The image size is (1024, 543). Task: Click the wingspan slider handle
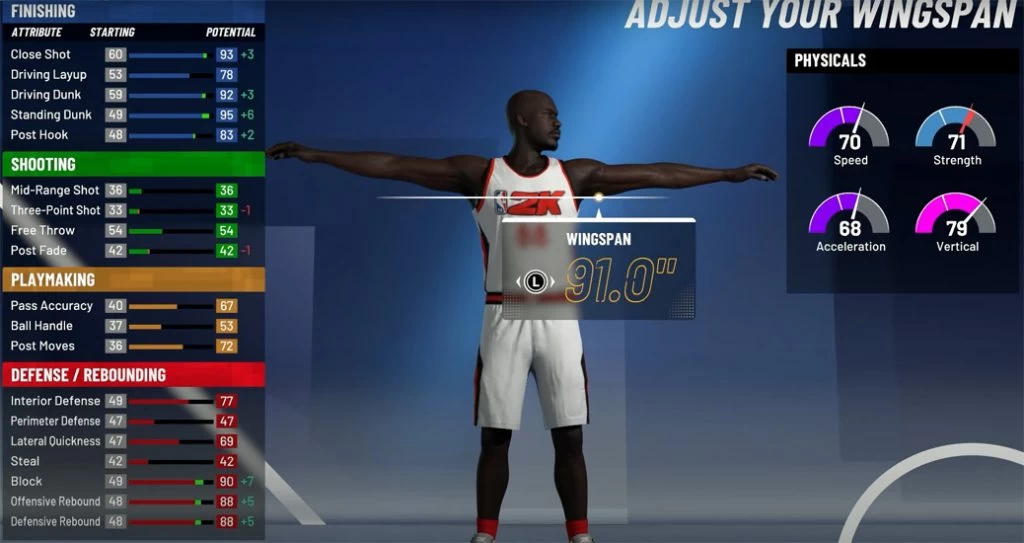(598, 197)
